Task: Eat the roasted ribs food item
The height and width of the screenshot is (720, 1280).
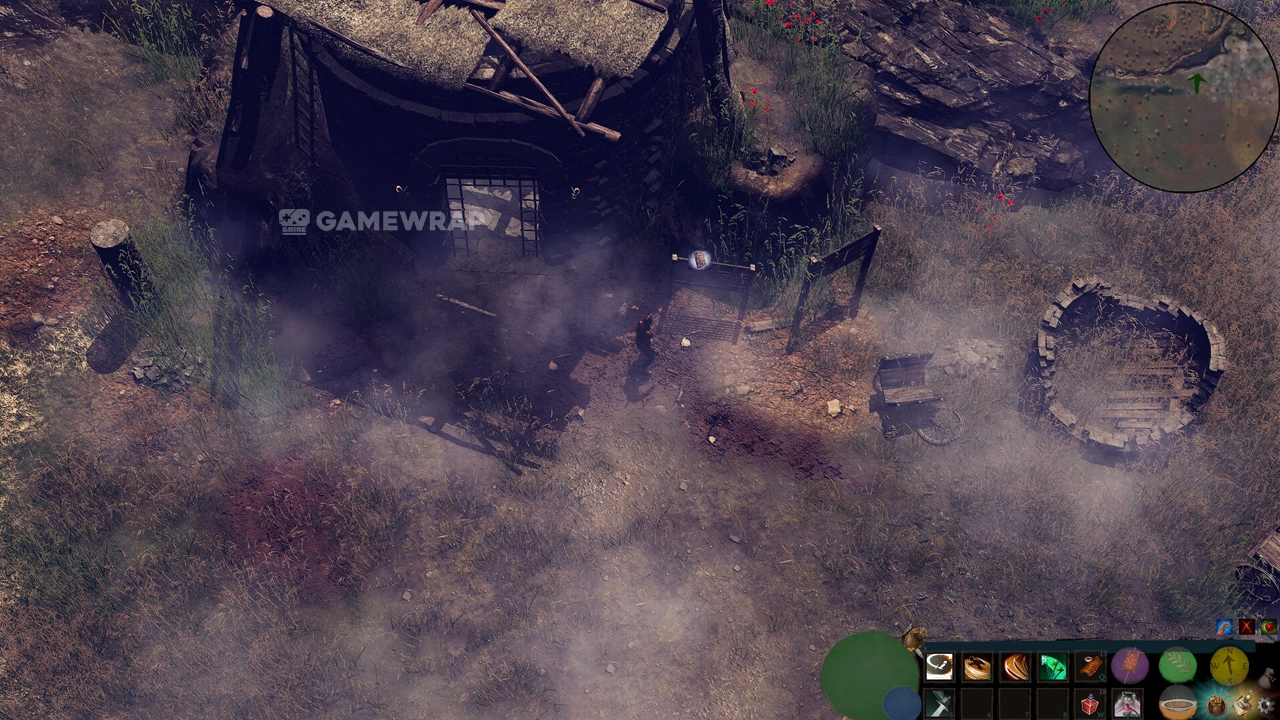Action: [x=1090, y=667]
